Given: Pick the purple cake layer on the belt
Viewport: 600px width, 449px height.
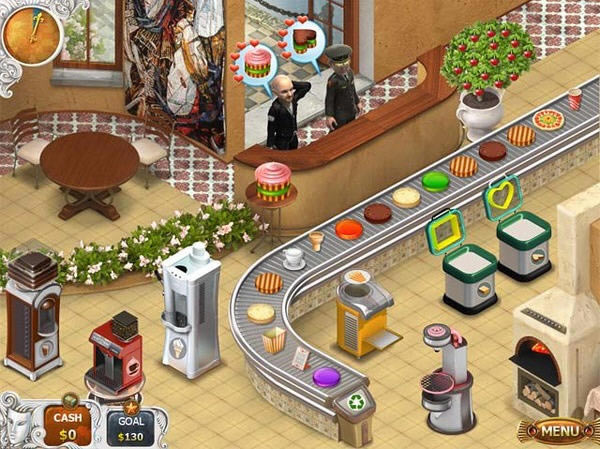Looking at the screenshot, I should (326, 378).
